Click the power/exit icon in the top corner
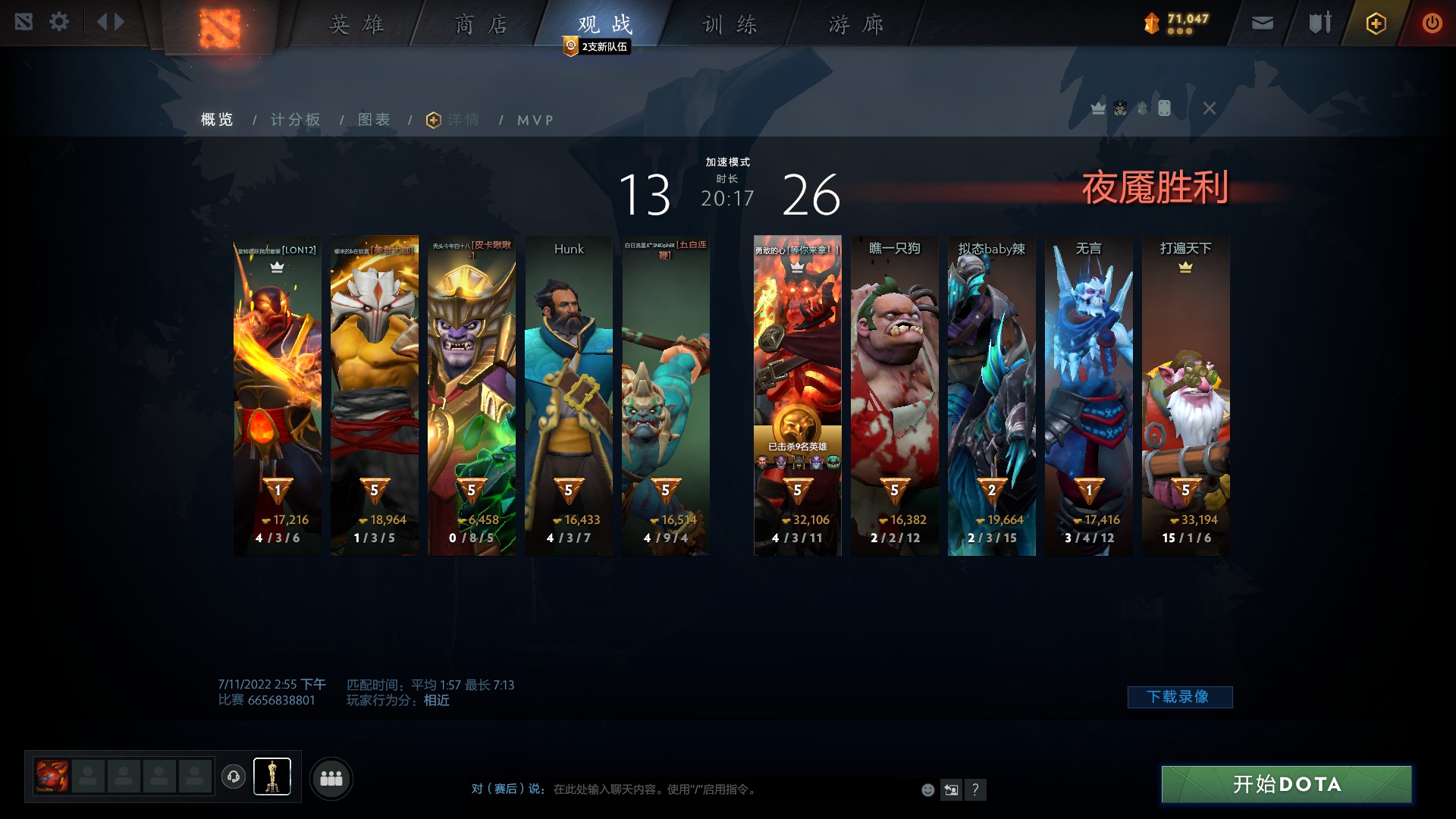 pos(1432,22)
